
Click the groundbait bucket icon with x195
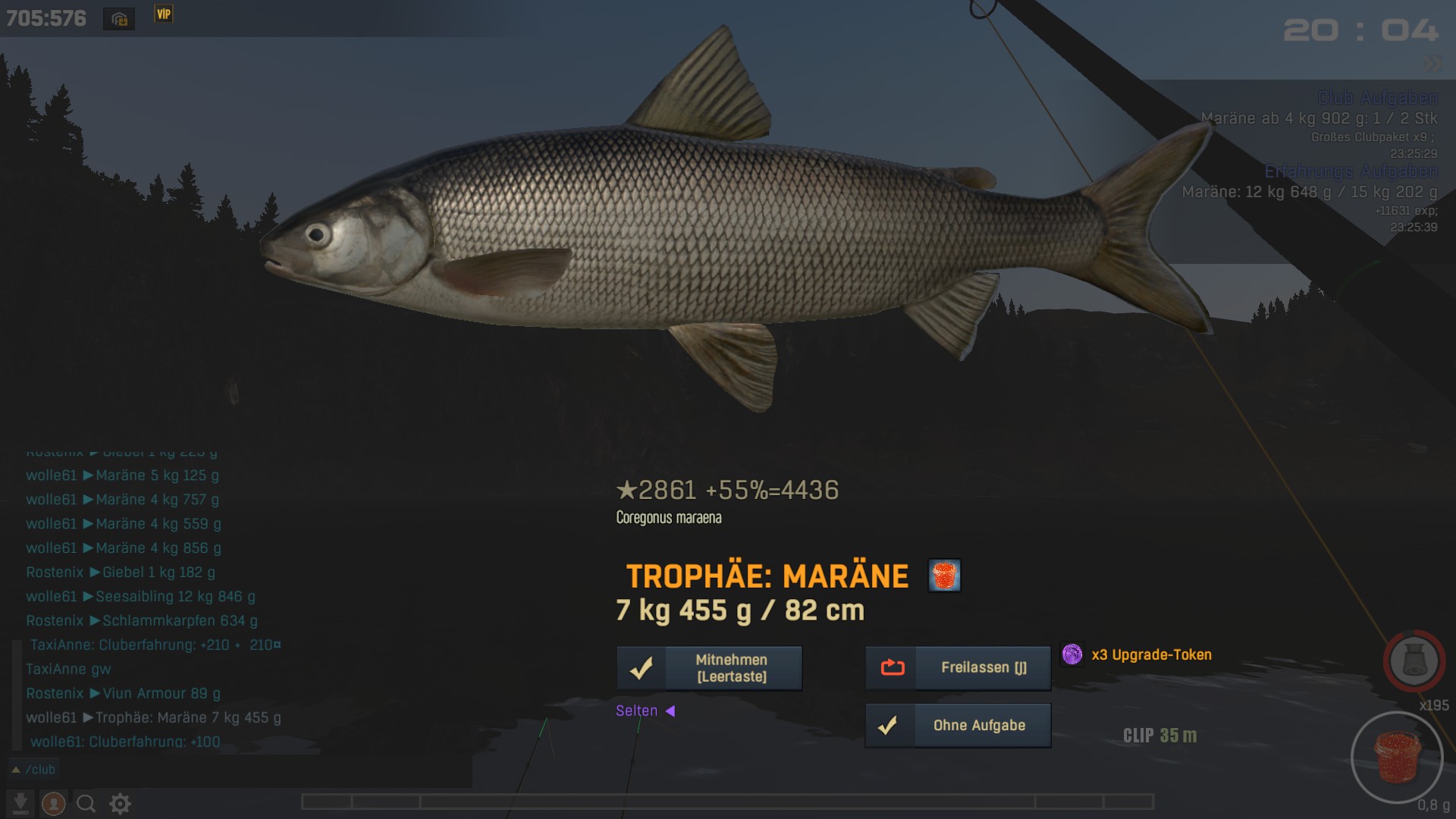tap(1414, 661)
